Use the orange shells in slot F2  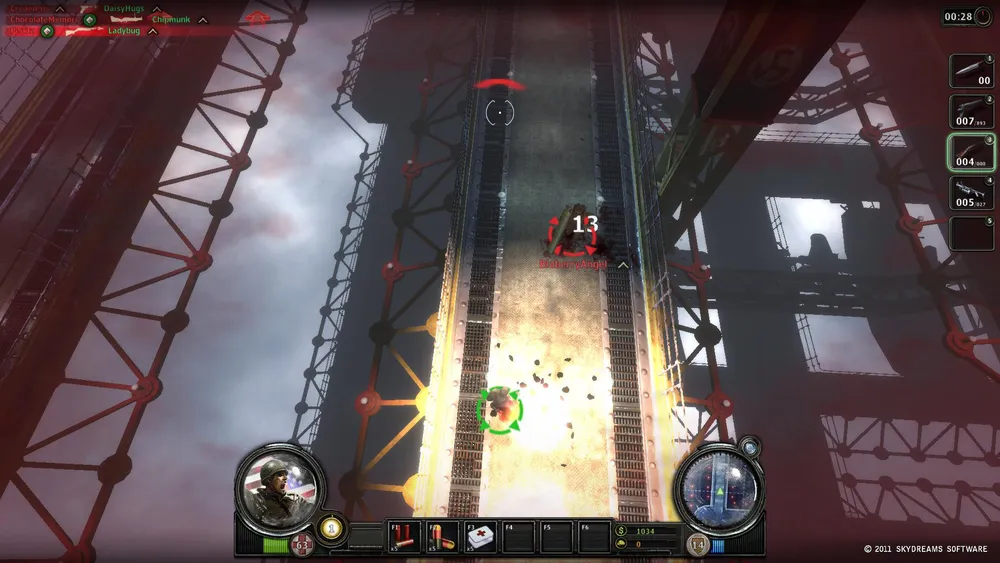pyautogui.click(x=442, y=537)
